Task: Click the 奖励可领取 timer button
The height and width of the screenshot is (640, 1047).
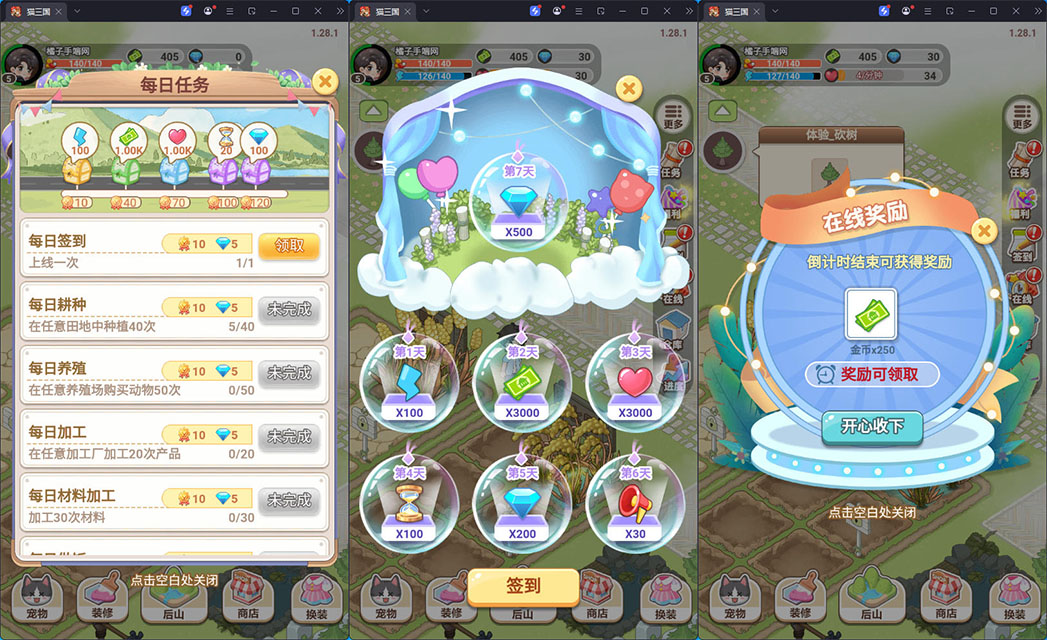Action: tap(873, 374)
